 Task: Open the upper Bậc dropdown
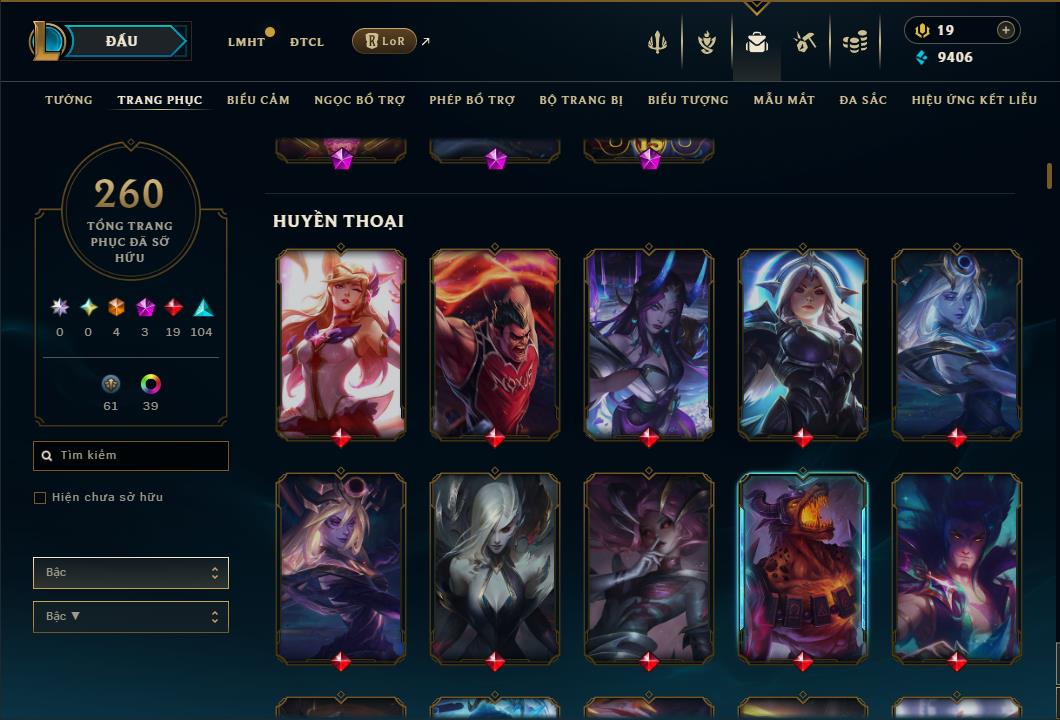point(131,573)
